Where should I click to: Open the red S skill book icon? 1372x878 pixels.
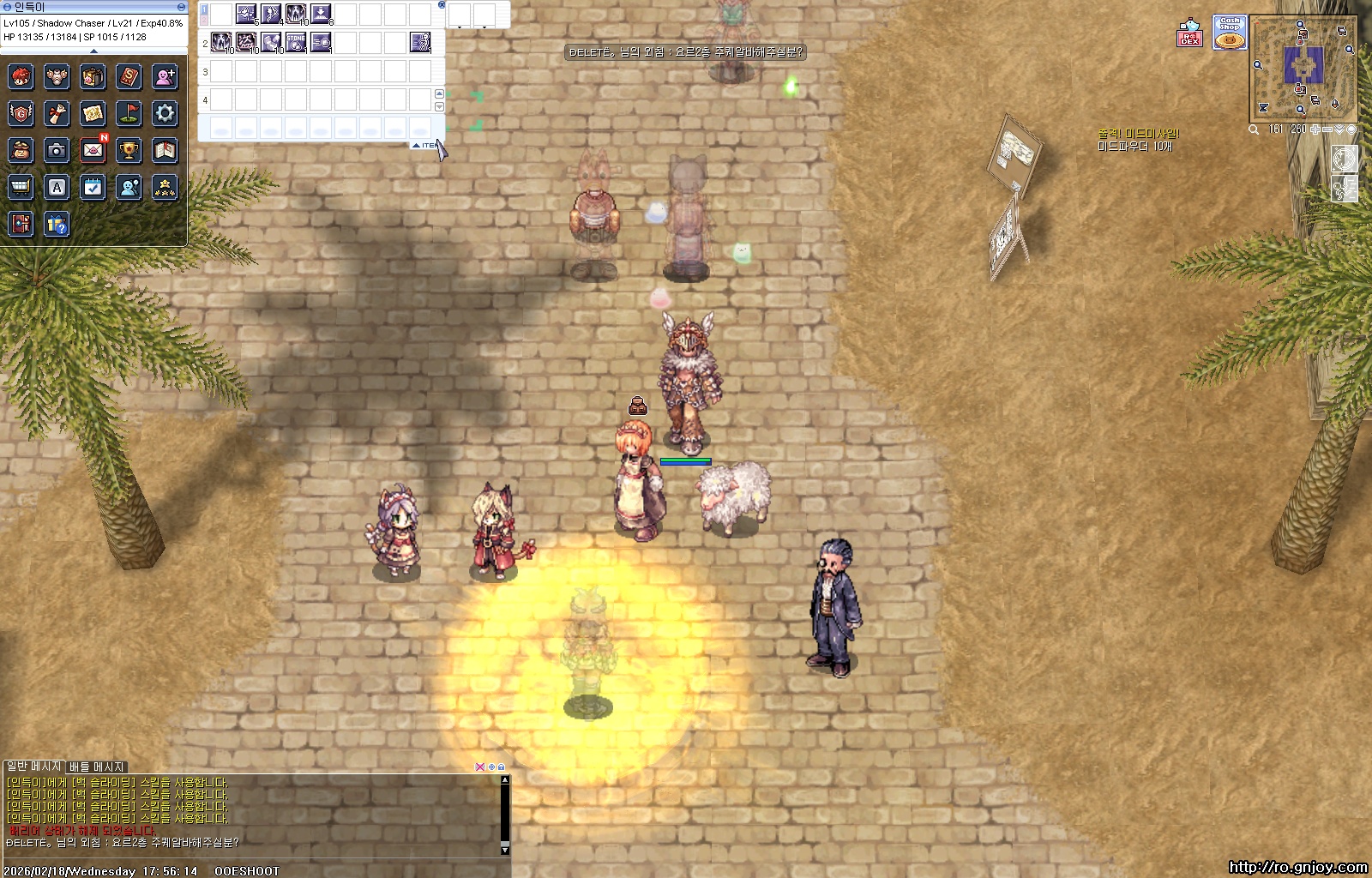click(129, 76)
